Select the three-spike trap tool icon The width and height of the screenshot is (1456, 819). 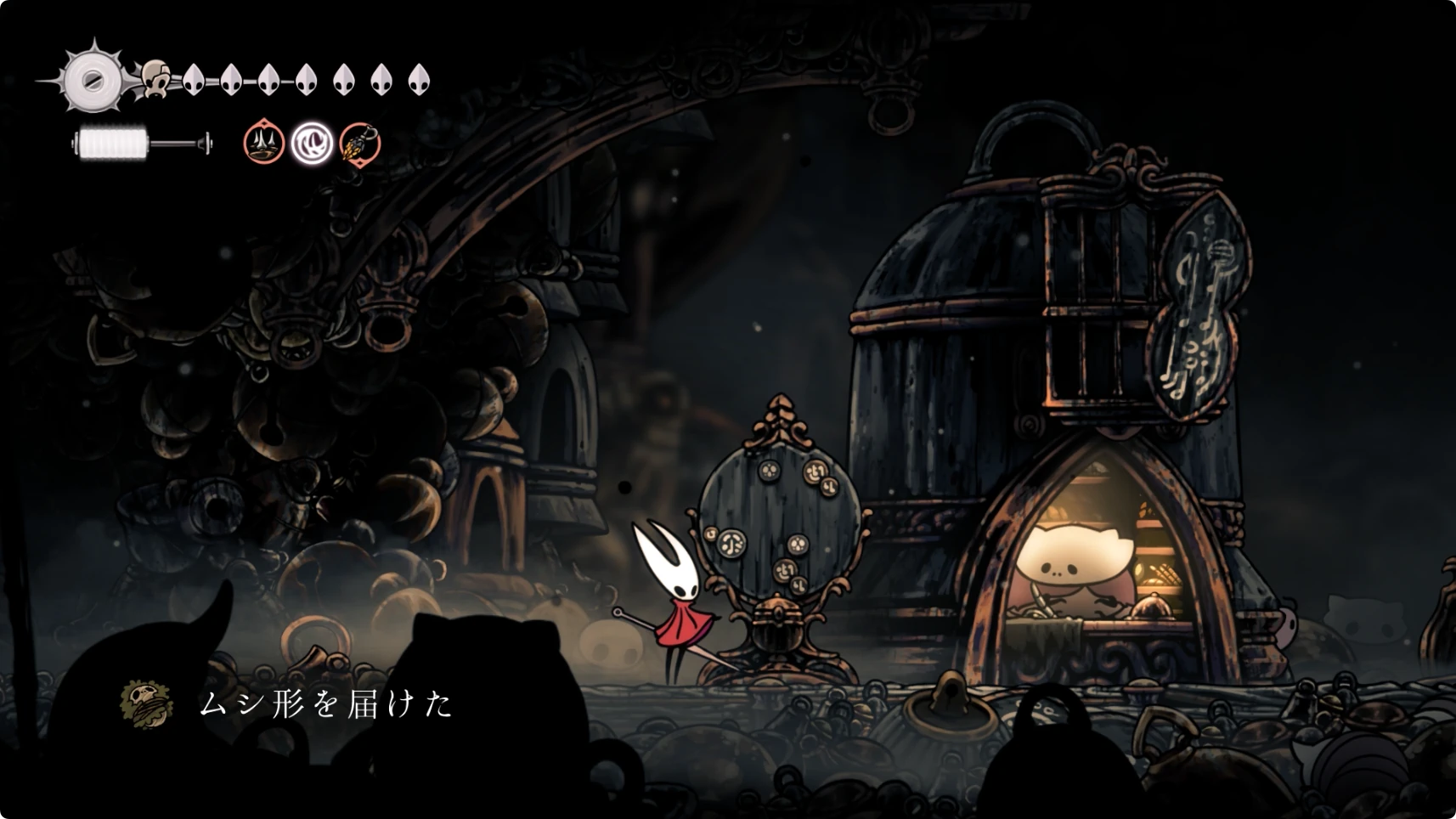(264, 142)
